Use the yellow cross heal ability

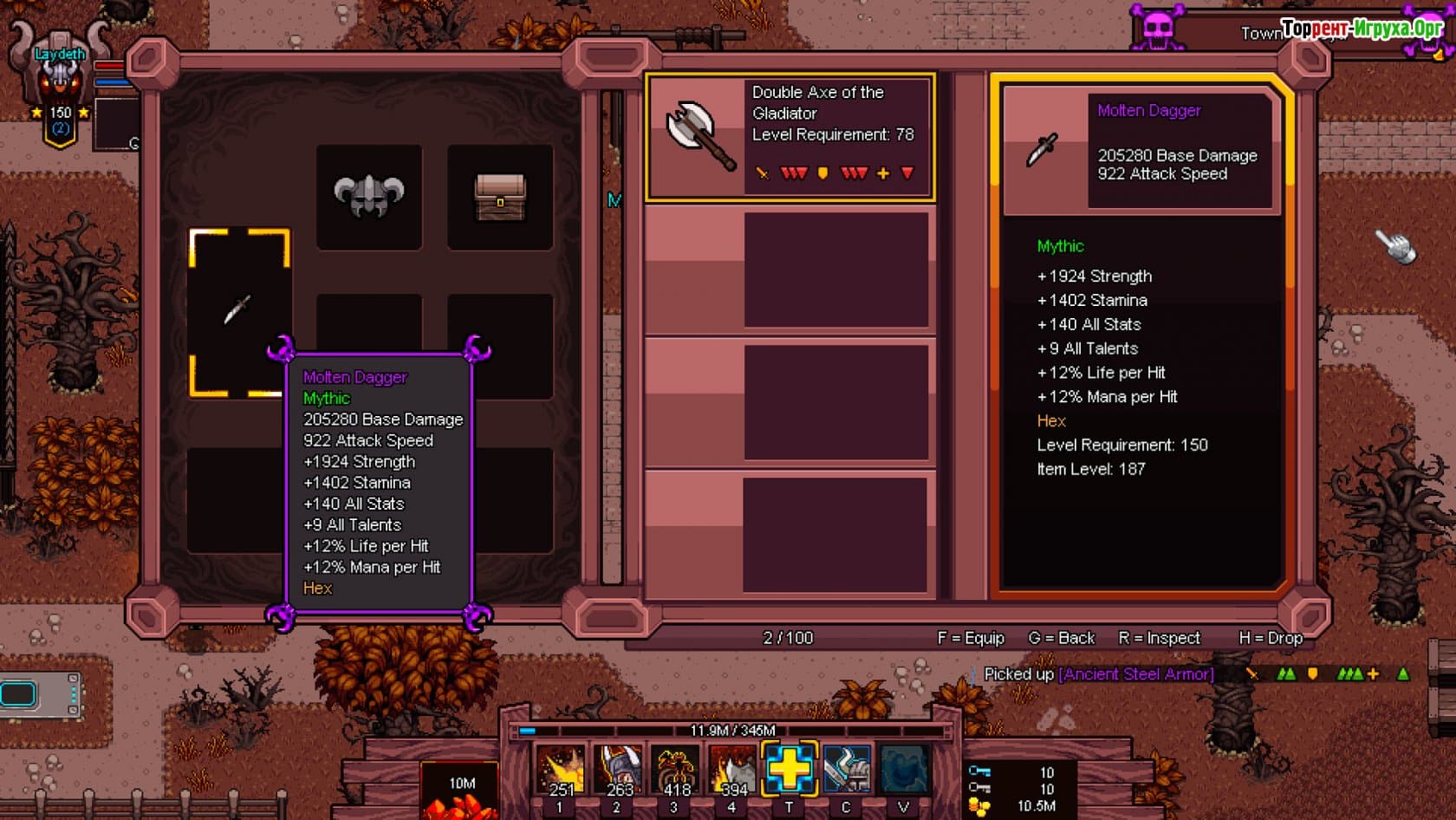789,768
